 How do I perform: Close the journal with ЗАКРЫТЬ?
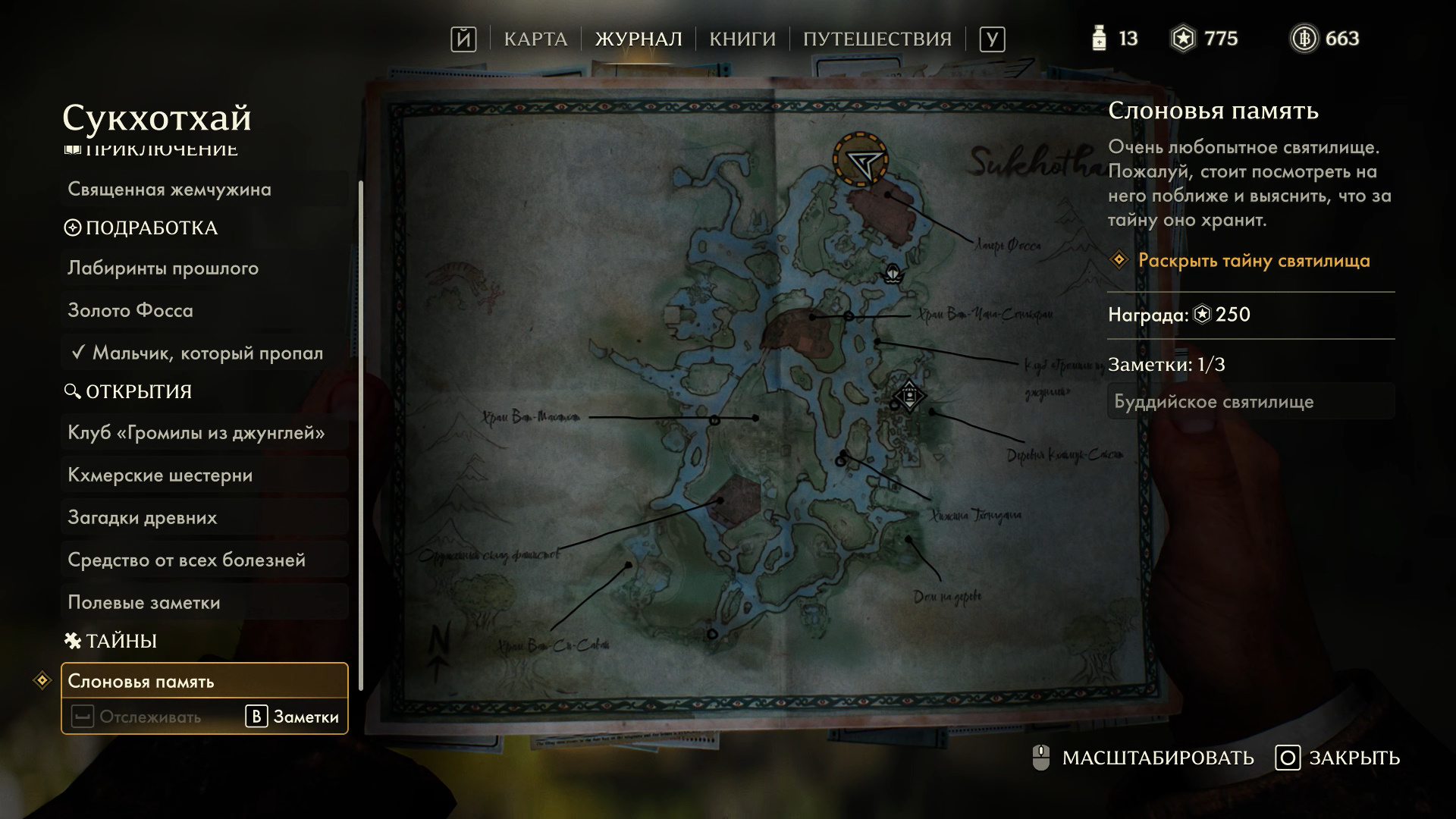pyautogui.click(x=1338, y=758)
